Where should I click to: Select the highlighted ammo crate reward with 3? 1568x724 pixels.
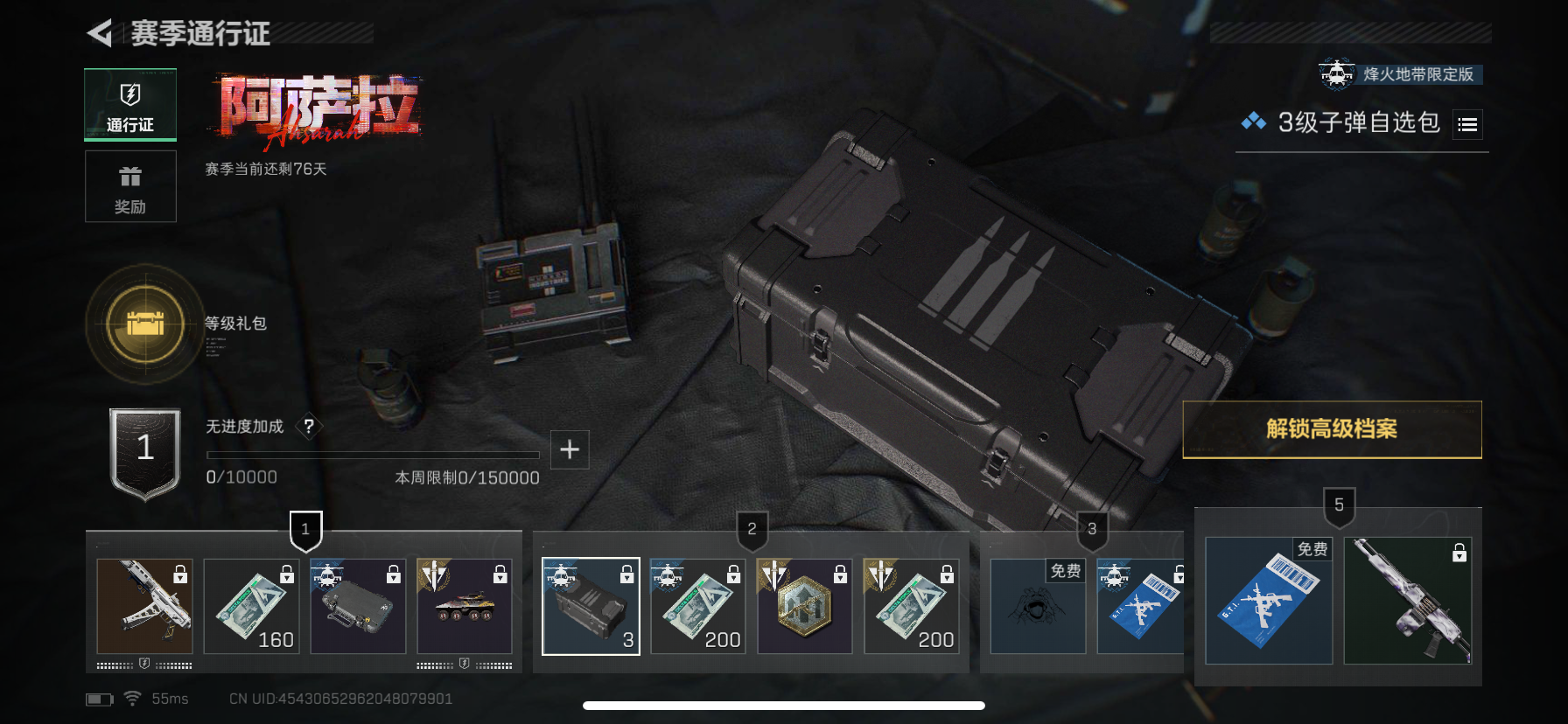click(x=591, y=606)
